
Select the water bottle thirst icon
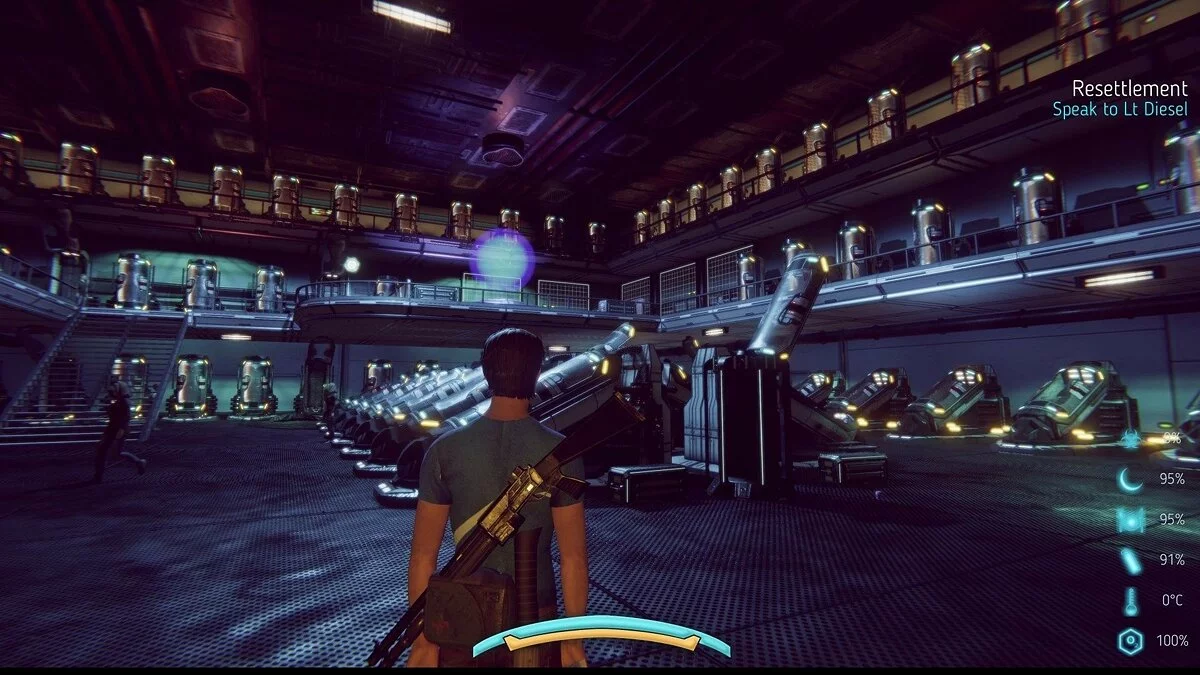pyautogui.click(x=1130, y=560)
